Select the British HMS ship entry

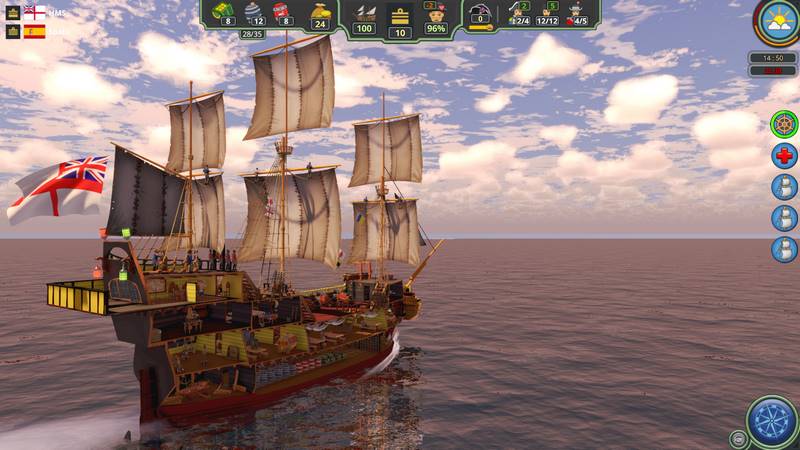(35, 13)
